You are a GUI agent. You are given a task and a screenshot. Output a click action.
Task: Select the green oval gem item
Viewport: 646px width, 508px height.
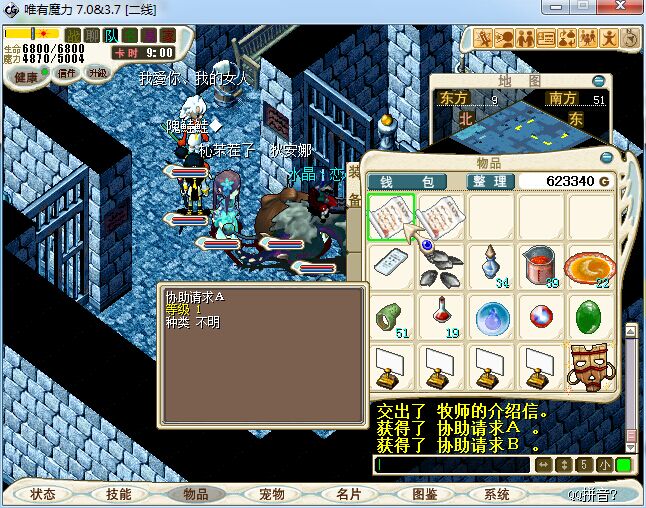pos(588,317)
